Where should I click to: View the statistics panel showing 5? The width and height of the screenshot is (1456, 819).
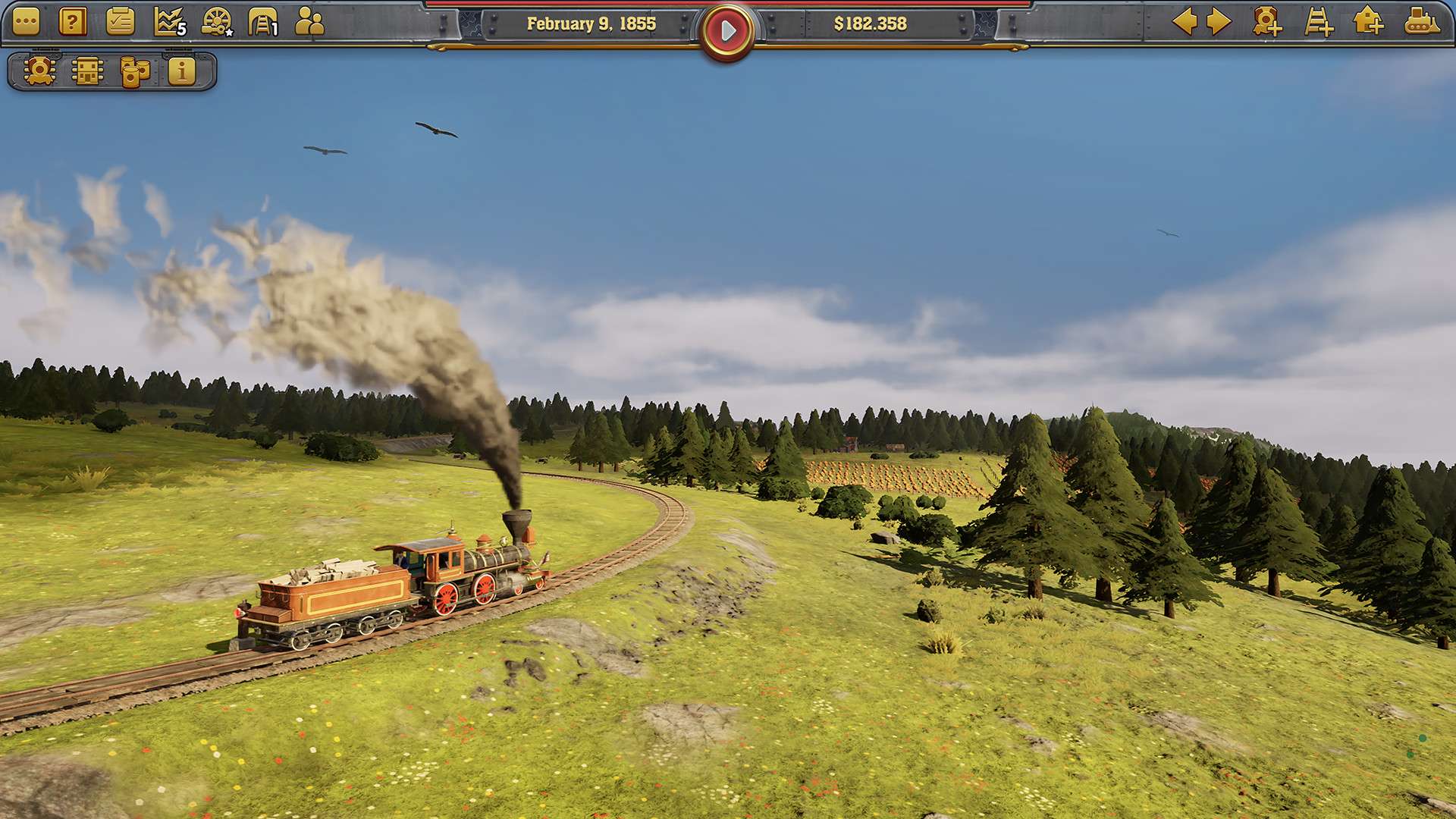[168, 23]
